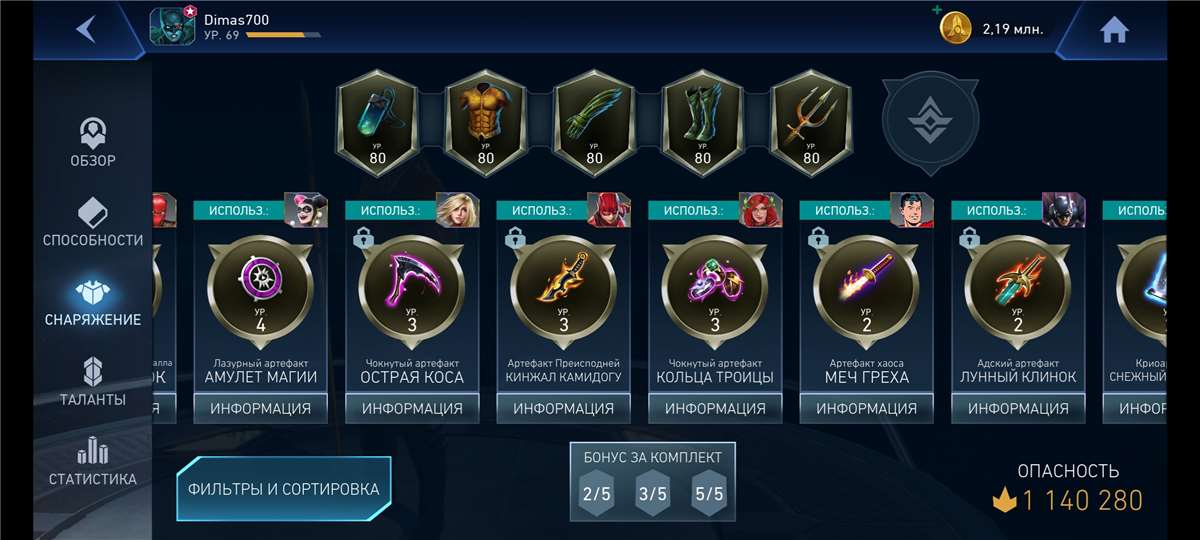Switch to the ТАЛАНТЫ tab
The height and width of the screenshot is (540, 1200).
point(93,383)
